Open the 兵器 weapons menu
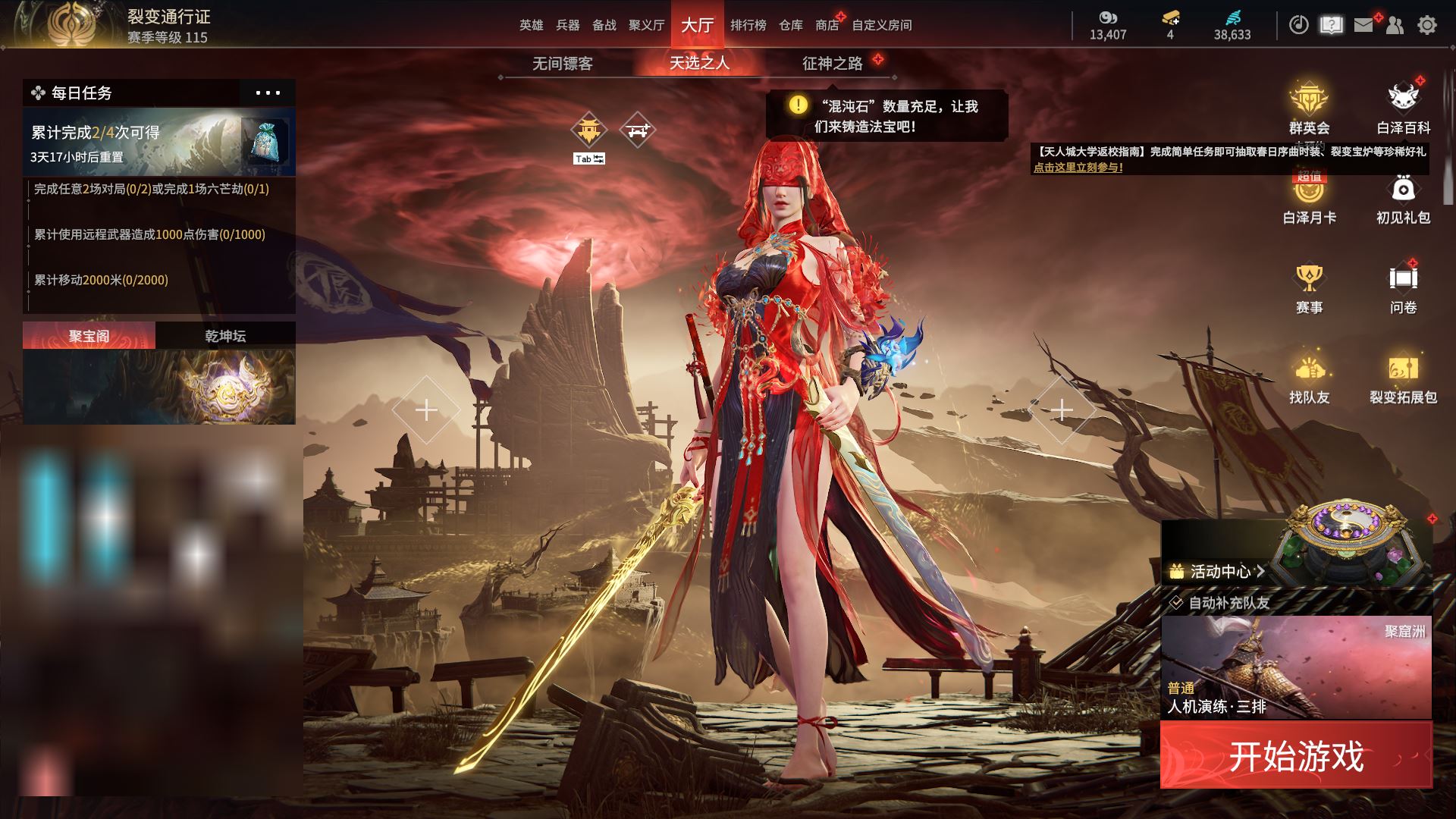The width and height of the screenshot is (1456, 819). click(x=567, y=25)
